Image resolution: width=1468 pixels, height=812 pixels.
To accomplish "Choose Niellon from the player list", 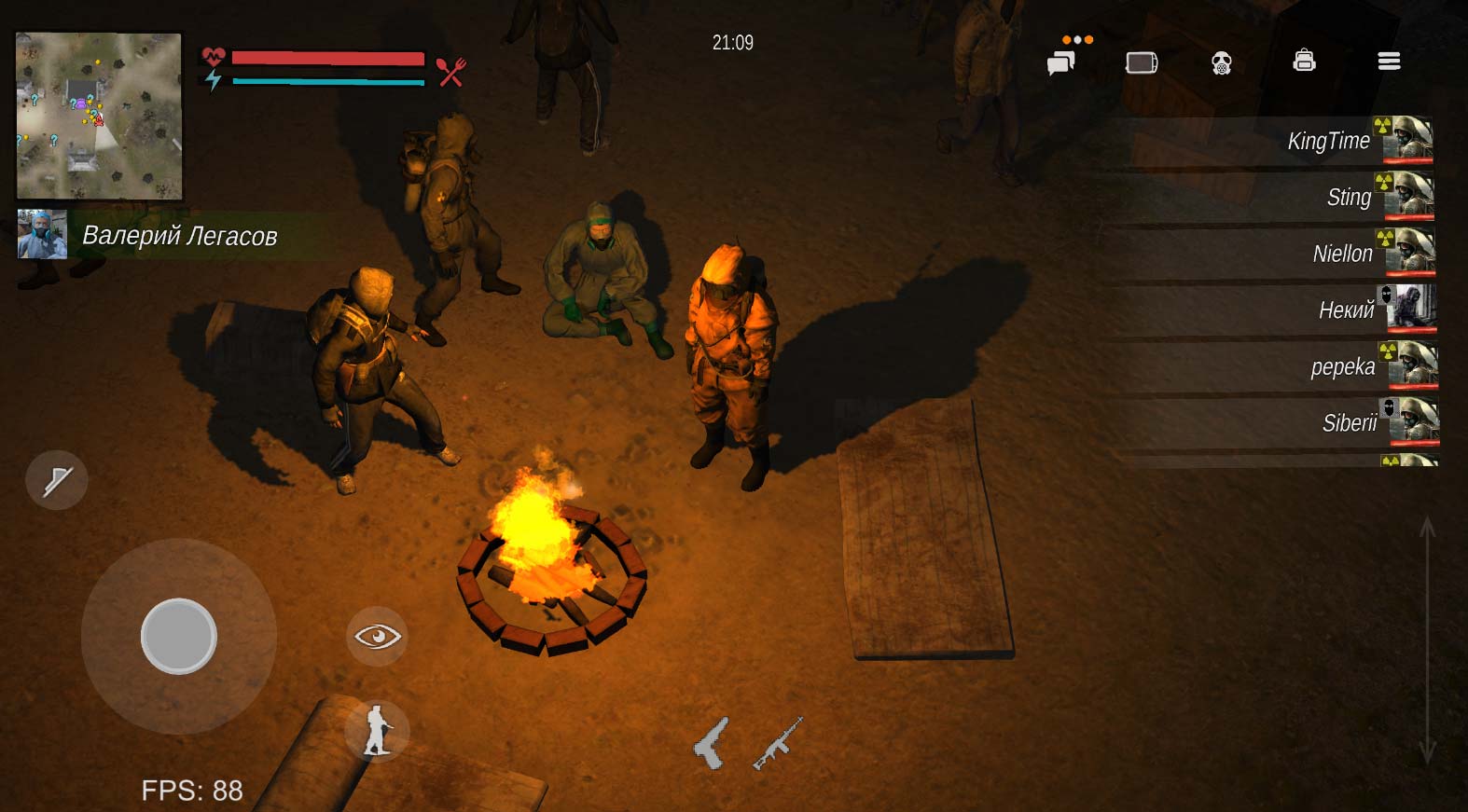I will (x=1342, y=254).
